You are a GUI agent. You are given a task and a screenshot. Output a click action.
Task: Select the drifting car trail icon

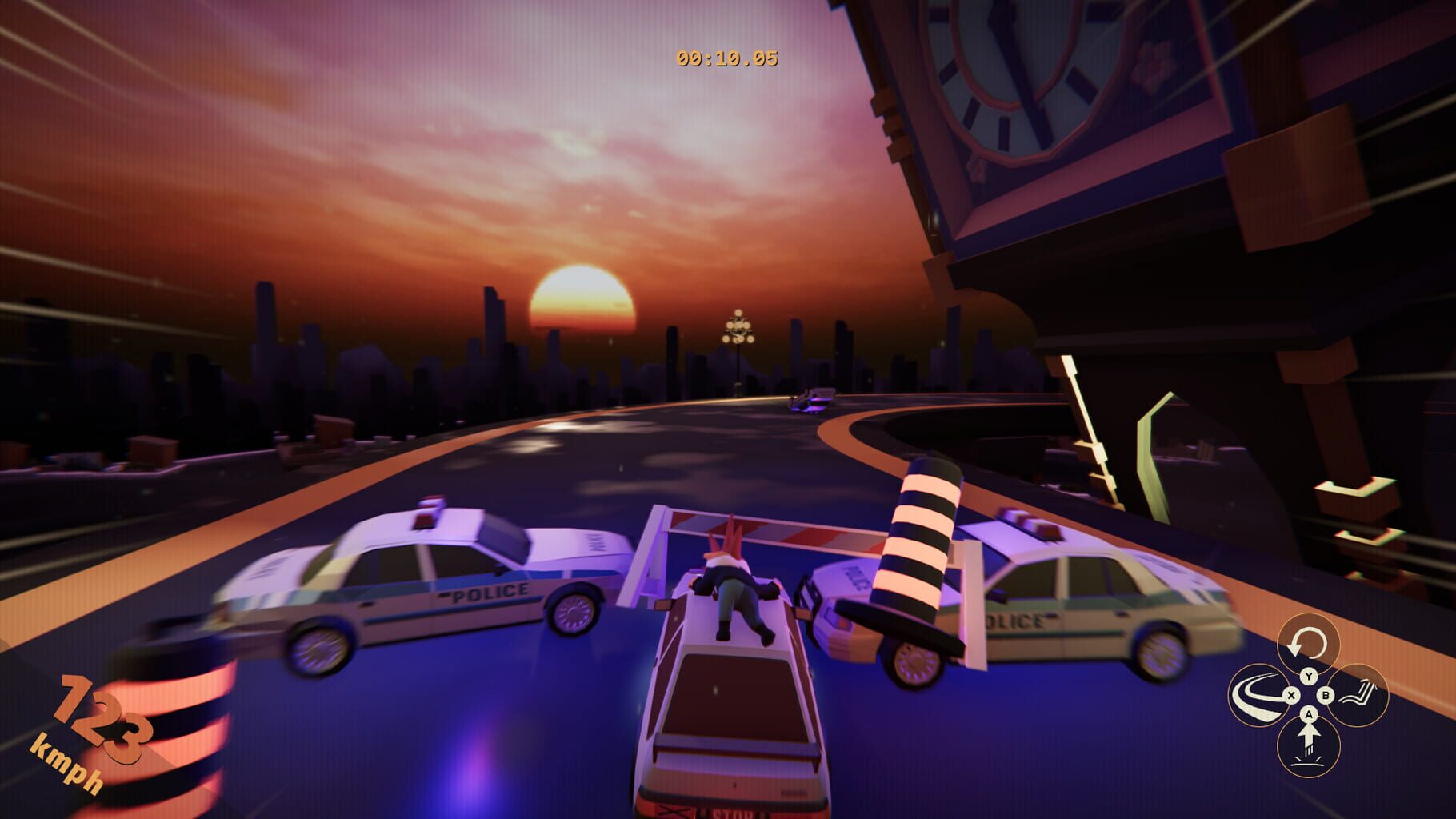1261,694
